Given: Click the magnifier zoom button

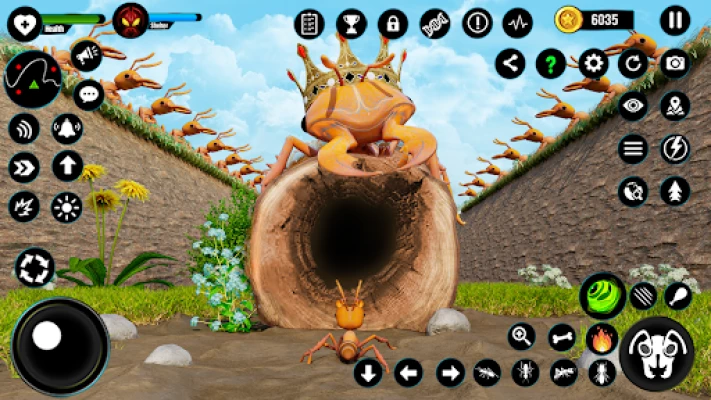Looking at the screenshot, I should (521, 337).
